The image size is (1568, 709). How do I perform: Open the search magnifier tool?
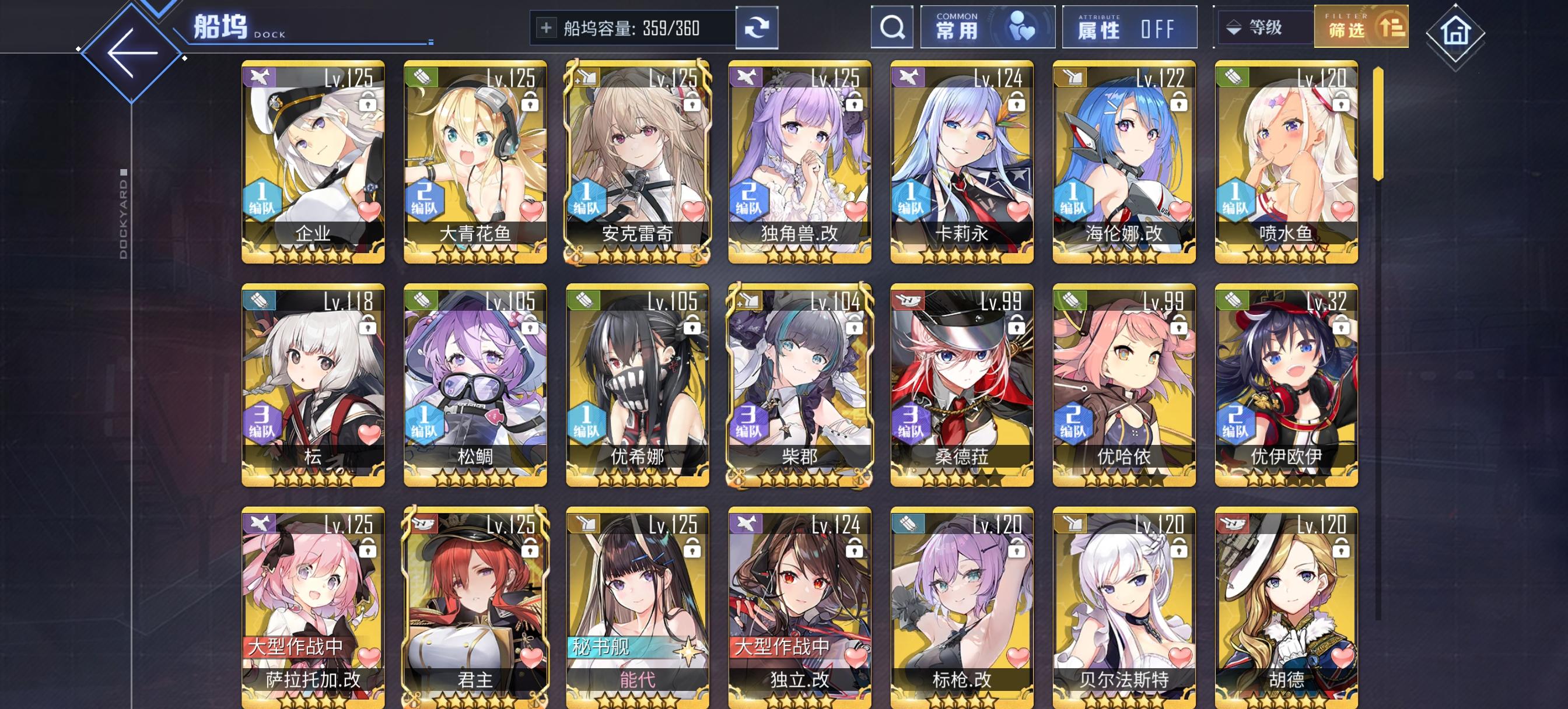tap(891, 27)
